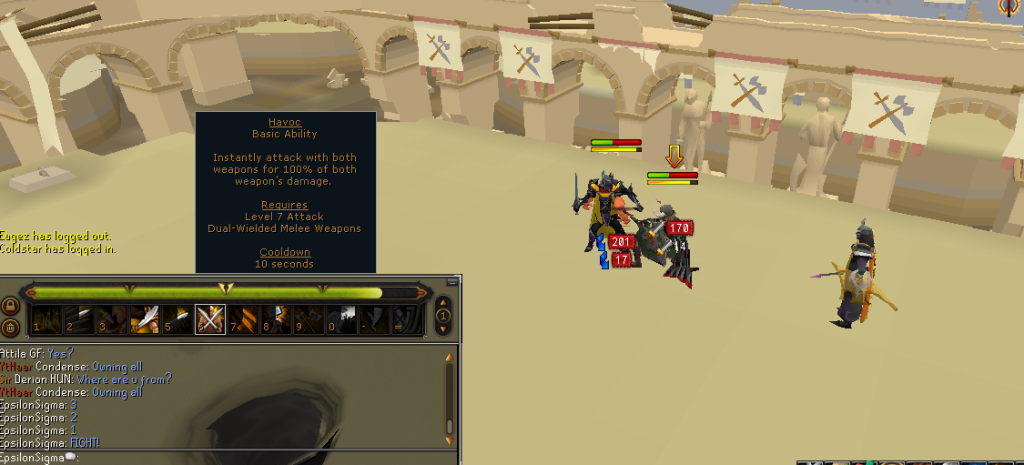
Task: Select the ability in slot 8
Action: click(276, 319)
